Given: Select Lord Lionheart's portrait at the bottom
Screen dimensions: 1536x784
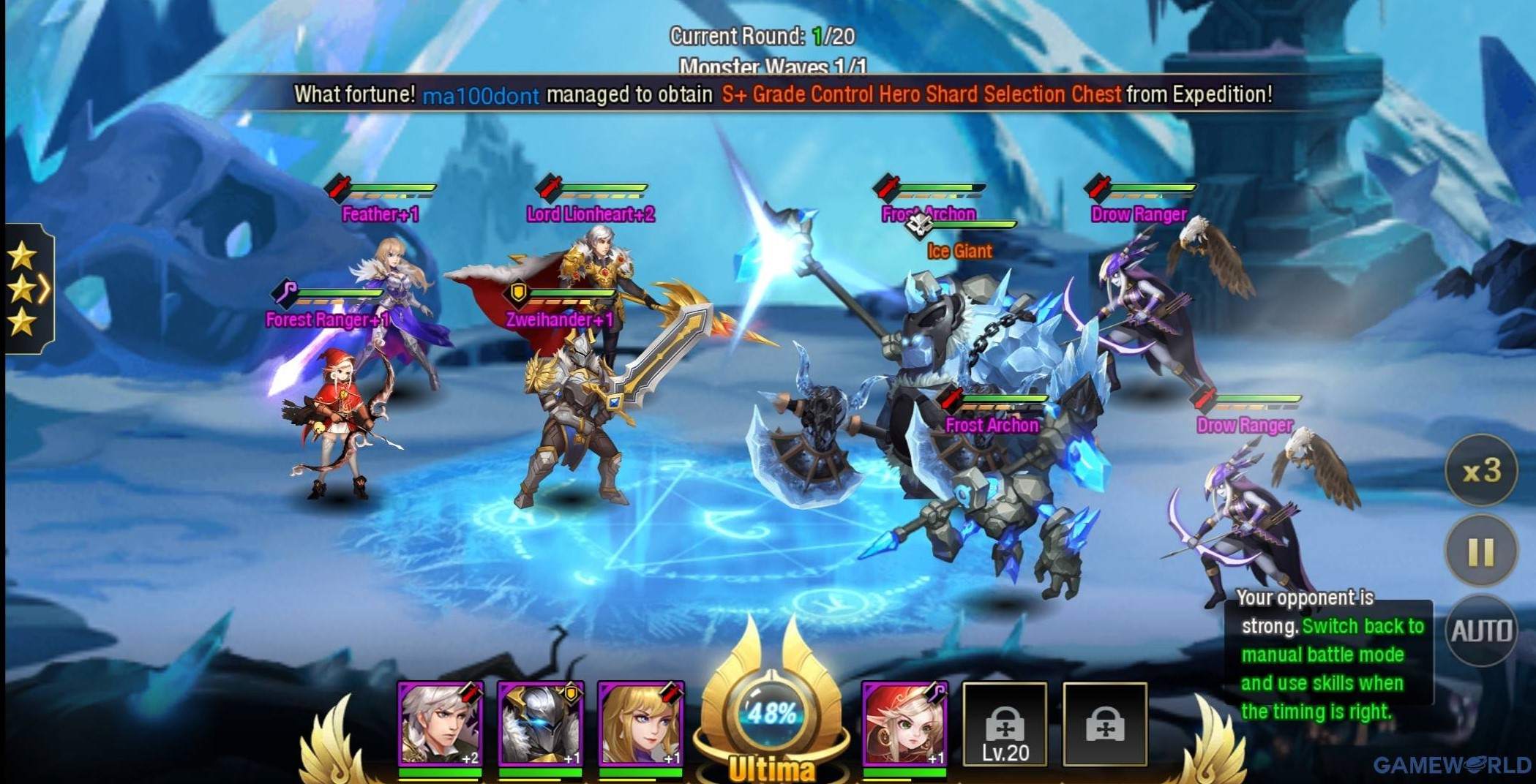Looking at the screenshot, I should tap(439, 724).
